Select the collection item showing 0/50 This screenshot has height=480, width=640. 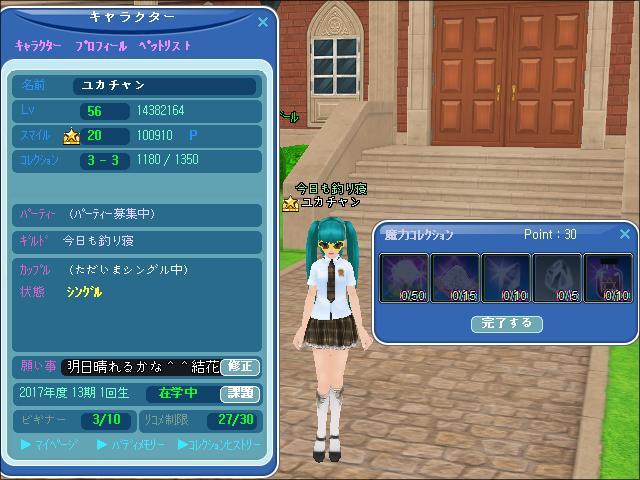[404, 278]
